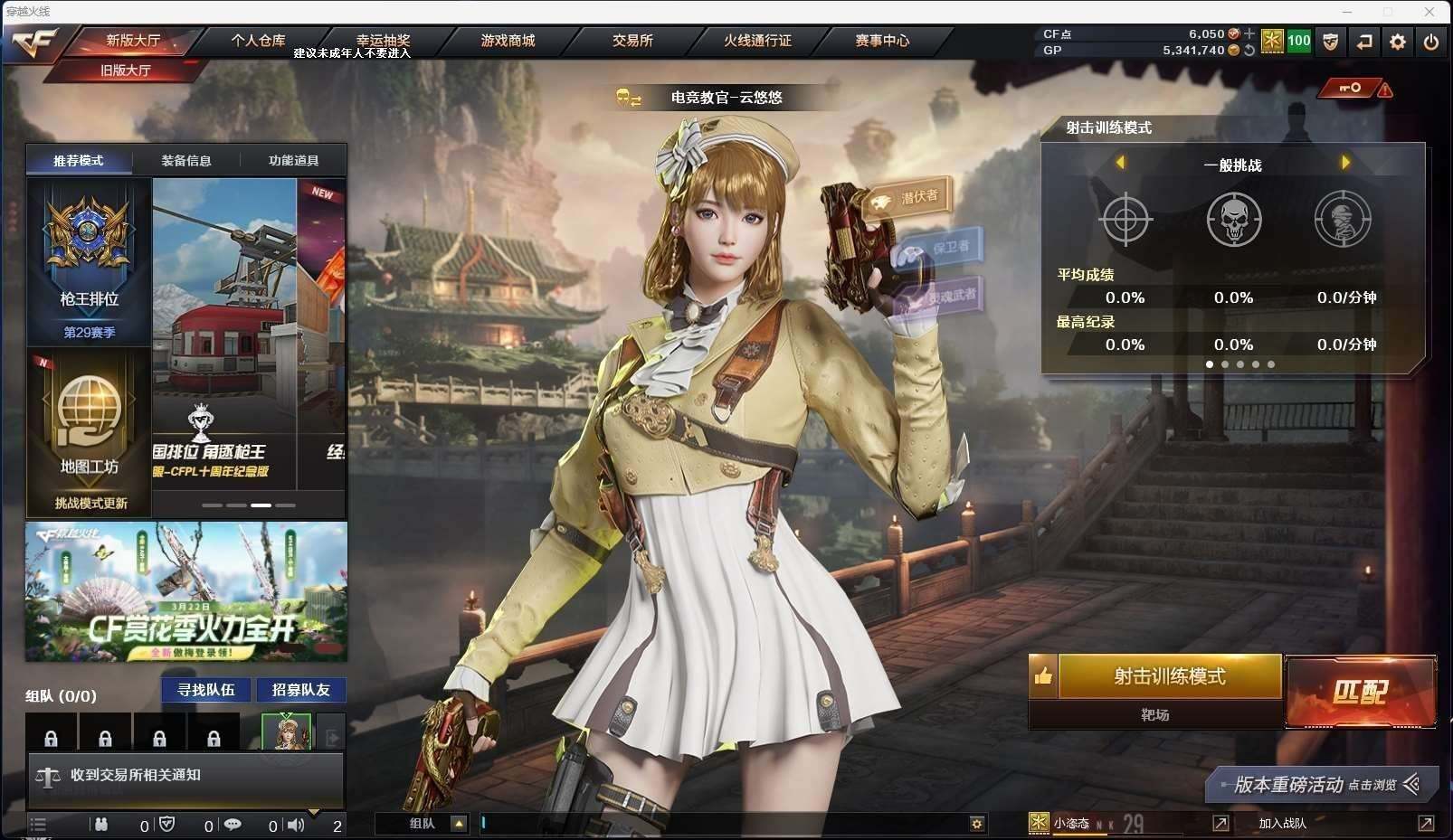
Task: Click the 寻找队伍 find team button
Action: 206,690
